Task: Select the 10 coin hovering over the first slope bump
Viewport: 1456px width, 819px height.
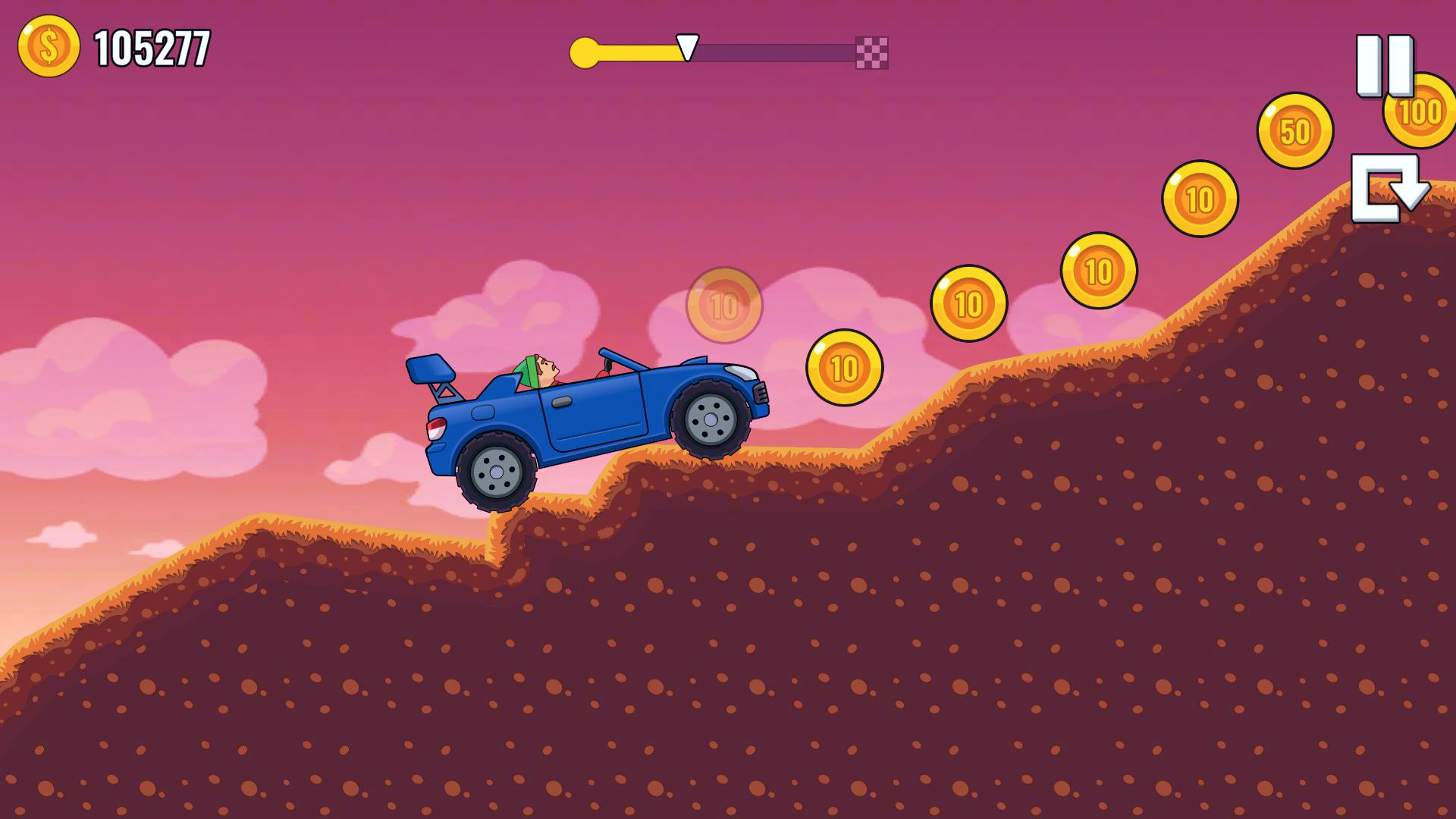Action: pos(968,302)
